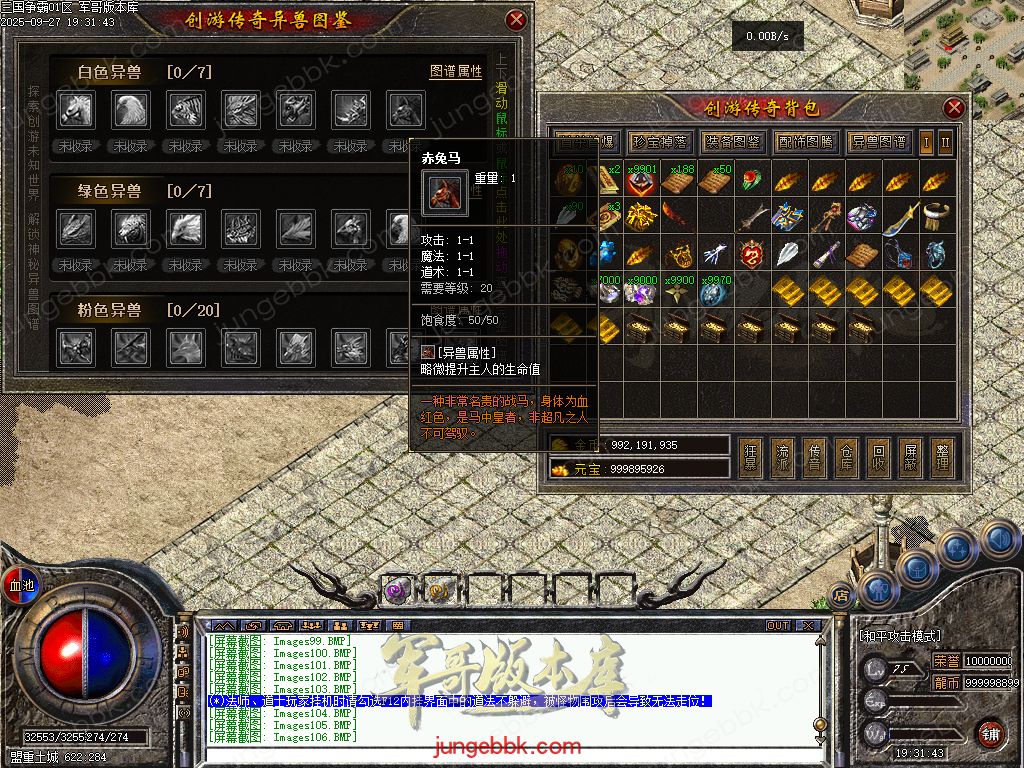Screen dimensions: 1024x768
Task: Close the 创游传奇异兽图鉴 bestiary window
Action: point(516,20)
